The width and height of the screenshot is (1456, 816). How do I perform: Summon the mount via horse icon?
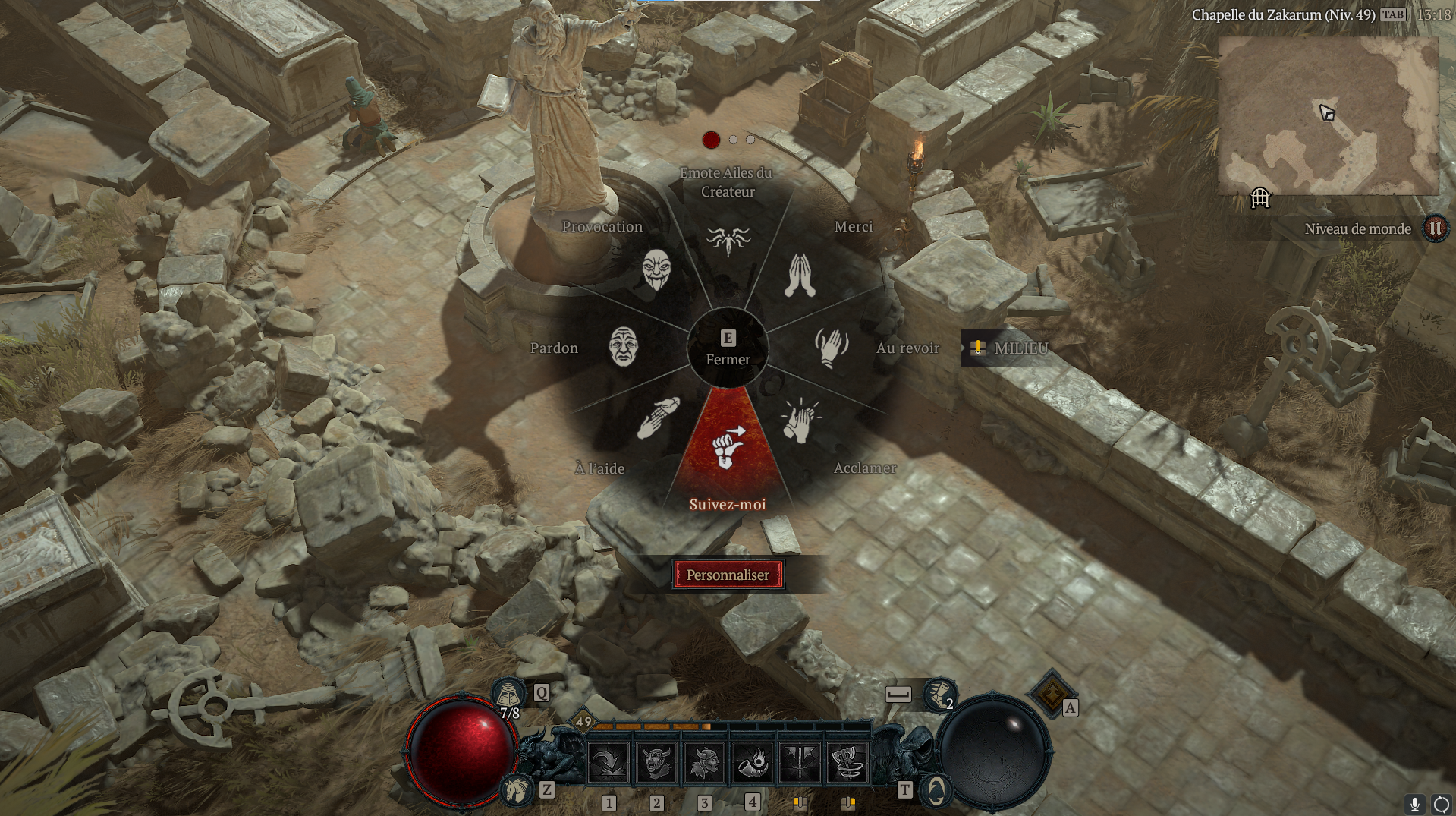tap(517, 790)
